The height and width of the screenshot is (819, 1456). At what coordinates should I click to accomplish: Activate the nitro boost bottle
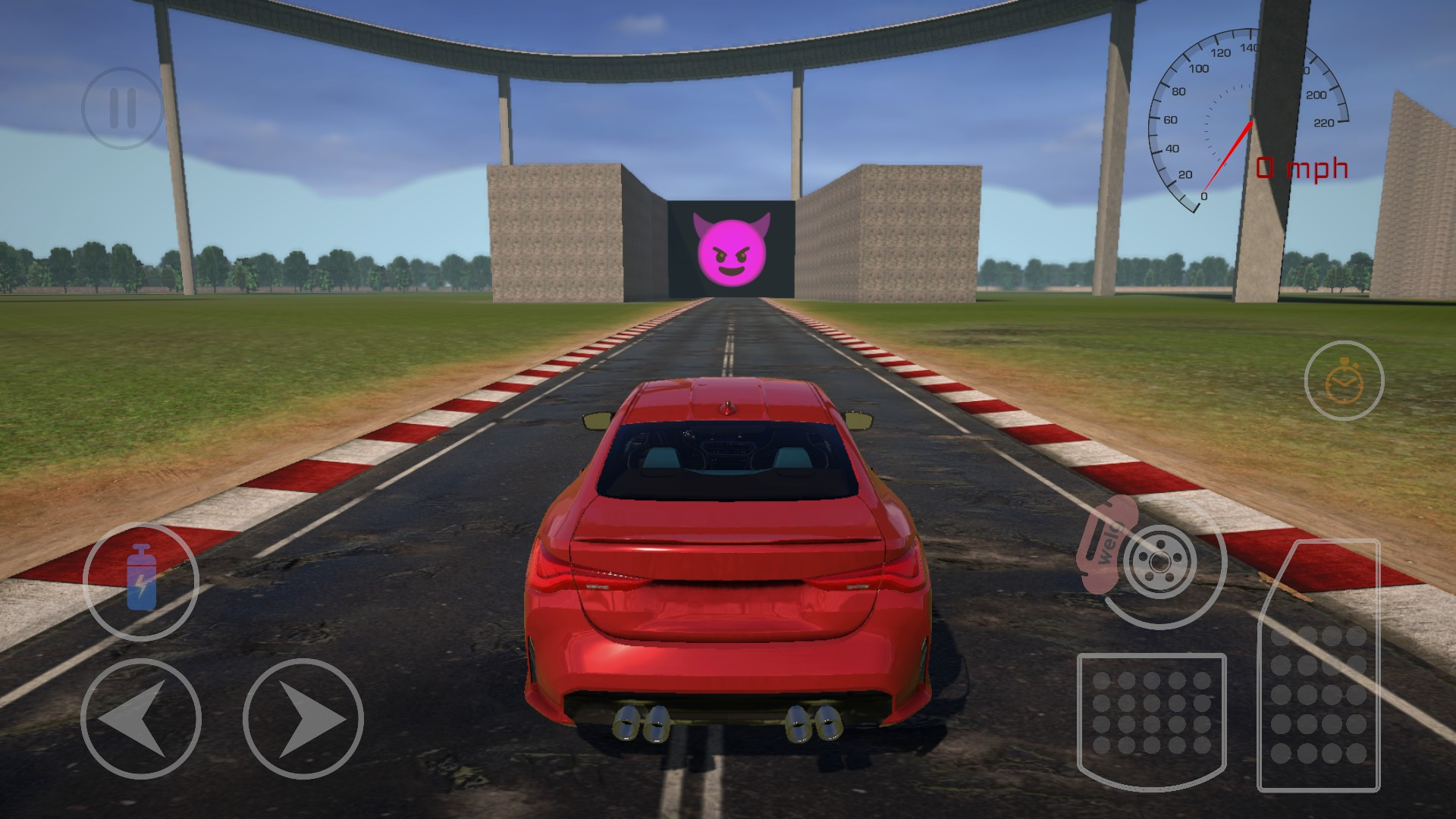pos(141,579)
